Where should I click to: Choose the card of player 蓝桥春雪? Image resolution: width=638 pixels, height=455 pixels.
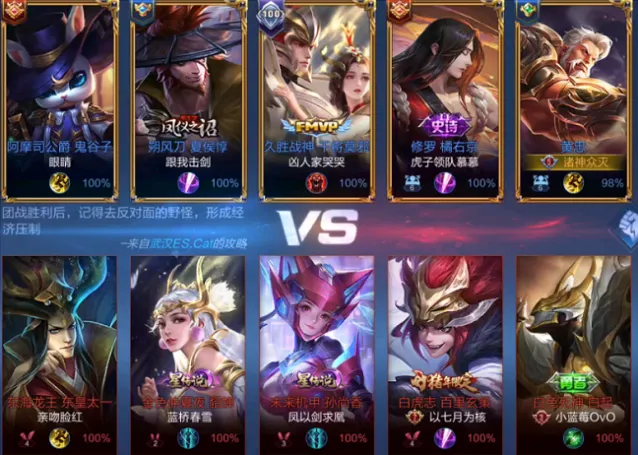[188, 340]
